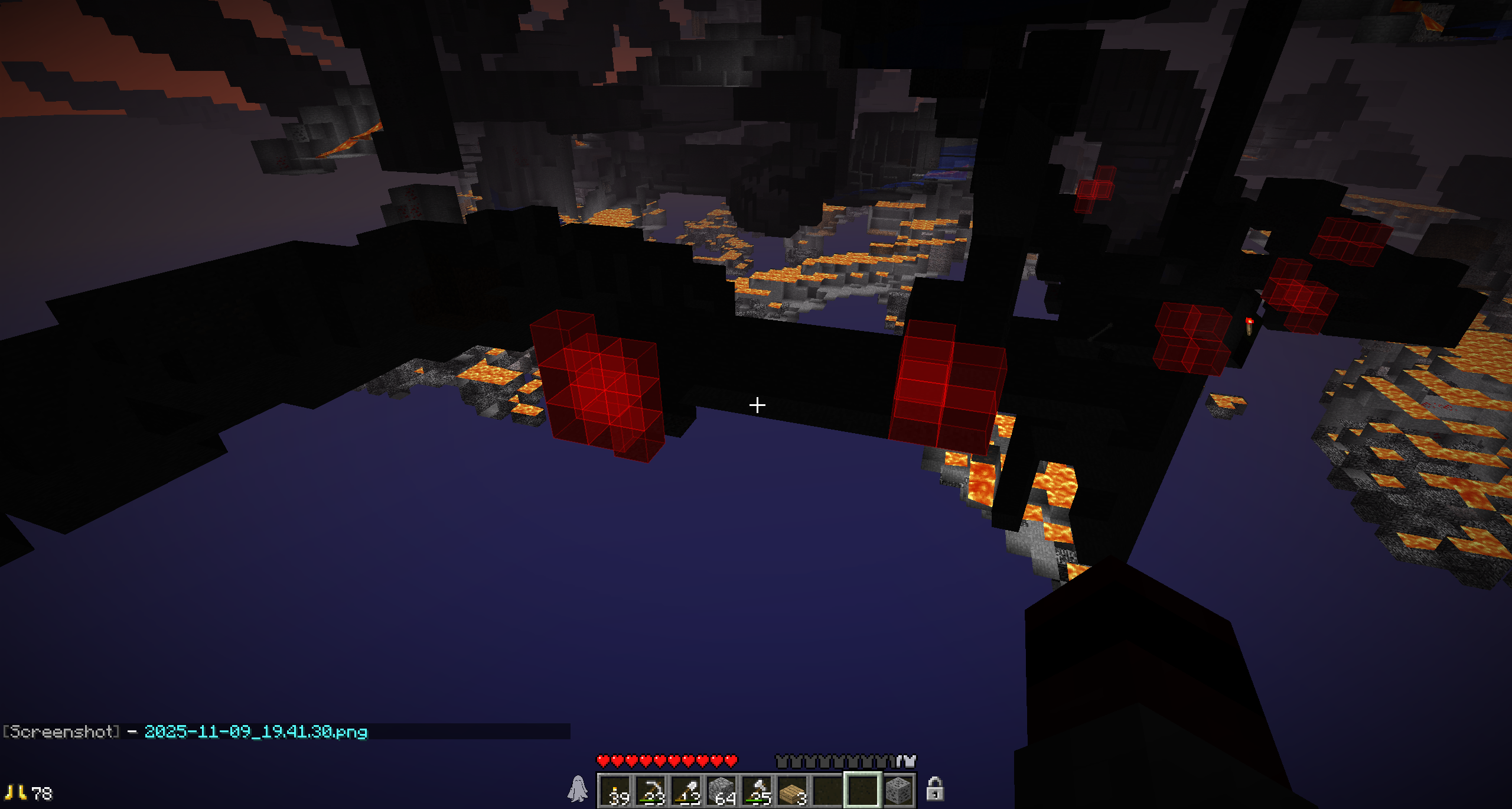
Task: Pick the oak plank slab slot
Action: 793,790
